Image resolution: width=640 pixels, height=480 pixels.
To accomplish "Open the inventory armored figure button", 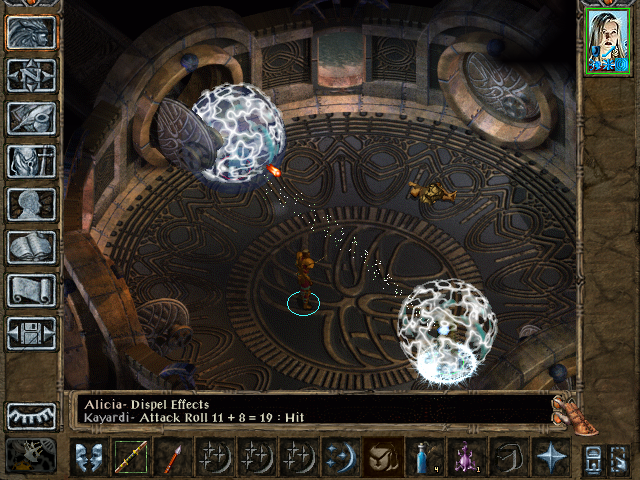I will 32,161.
